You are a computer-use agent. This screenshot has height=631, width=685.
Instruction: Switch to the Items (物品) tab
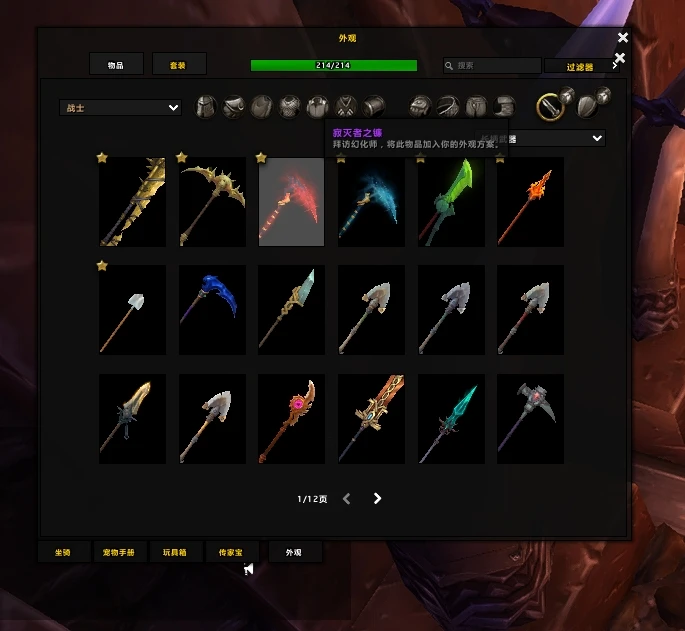click(x=115, y=65)
